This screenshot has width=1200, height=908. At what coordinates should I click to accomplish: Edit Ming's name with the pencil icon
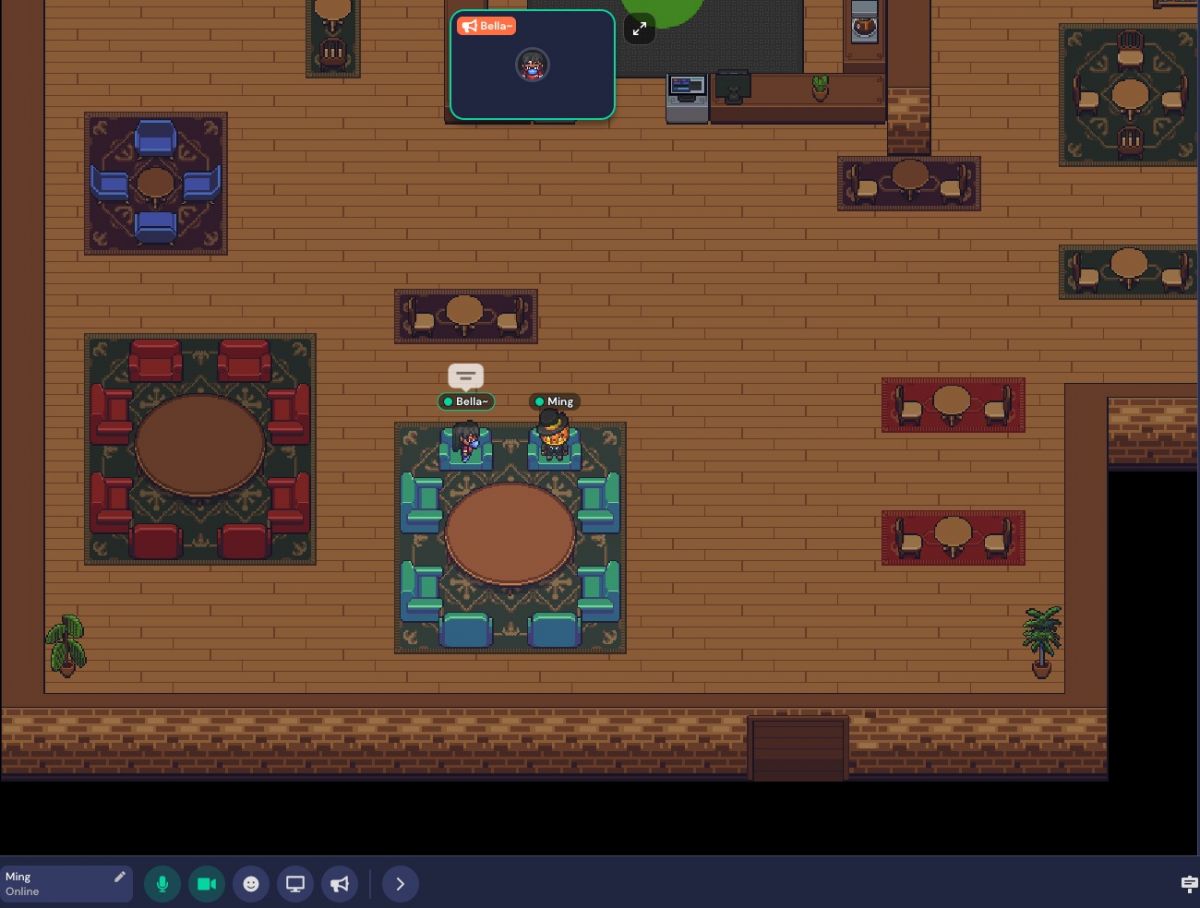tap(120, 877)
